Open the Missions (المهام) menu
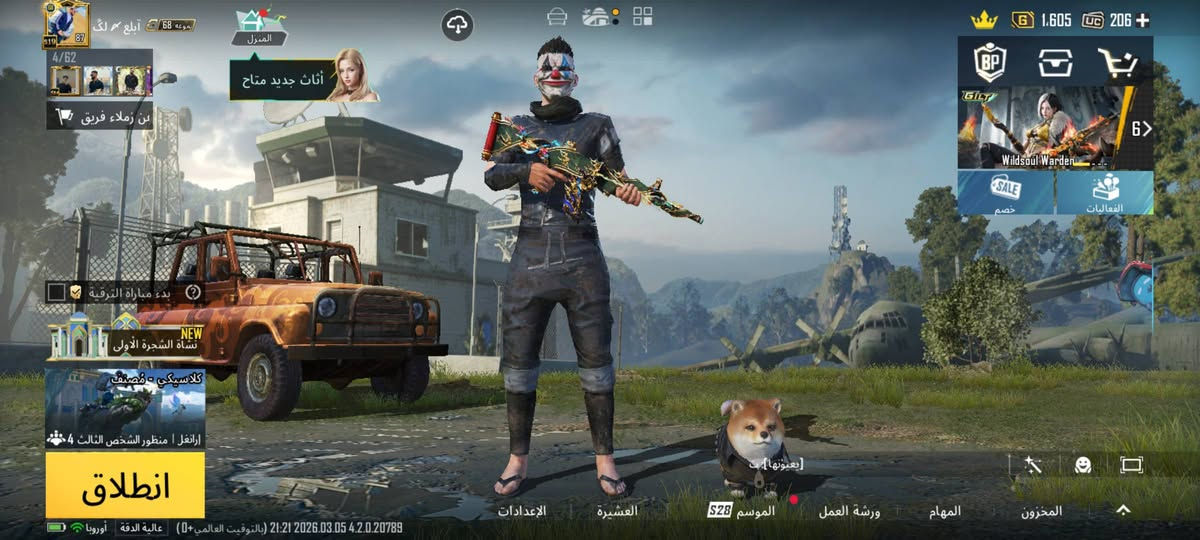This screenshot has height=540, width=1200. (x=945, y=511)
